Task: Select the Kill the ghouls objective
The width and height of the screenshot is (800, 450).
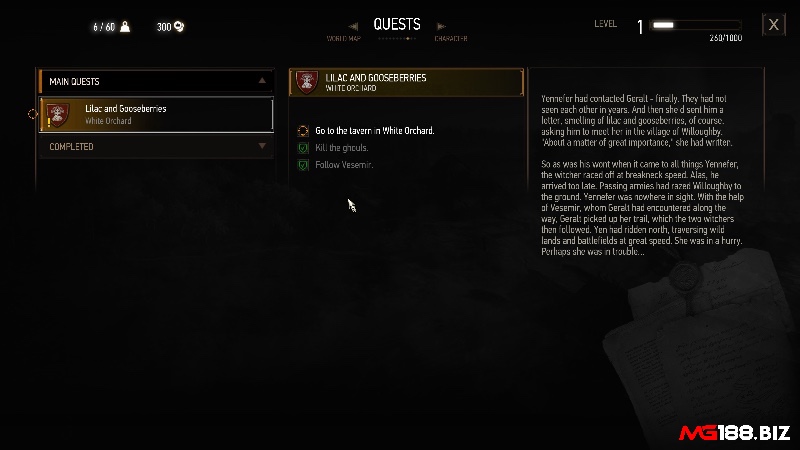Action: pyautogui.click(x=342, y=148)
